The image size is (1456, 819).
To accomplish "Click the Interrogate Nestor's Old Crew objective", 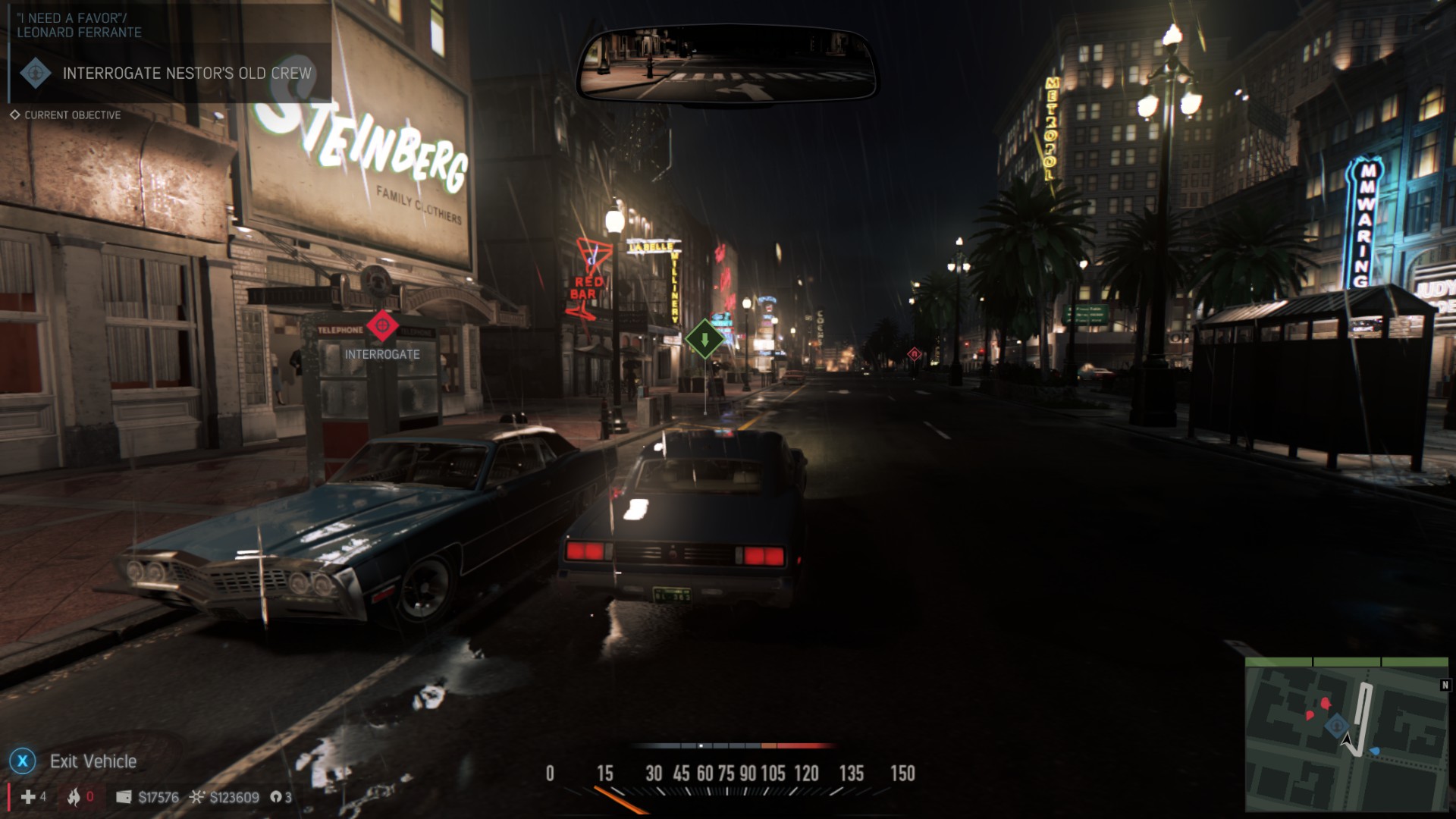I will pyautogui.click(x=187, y=74).
